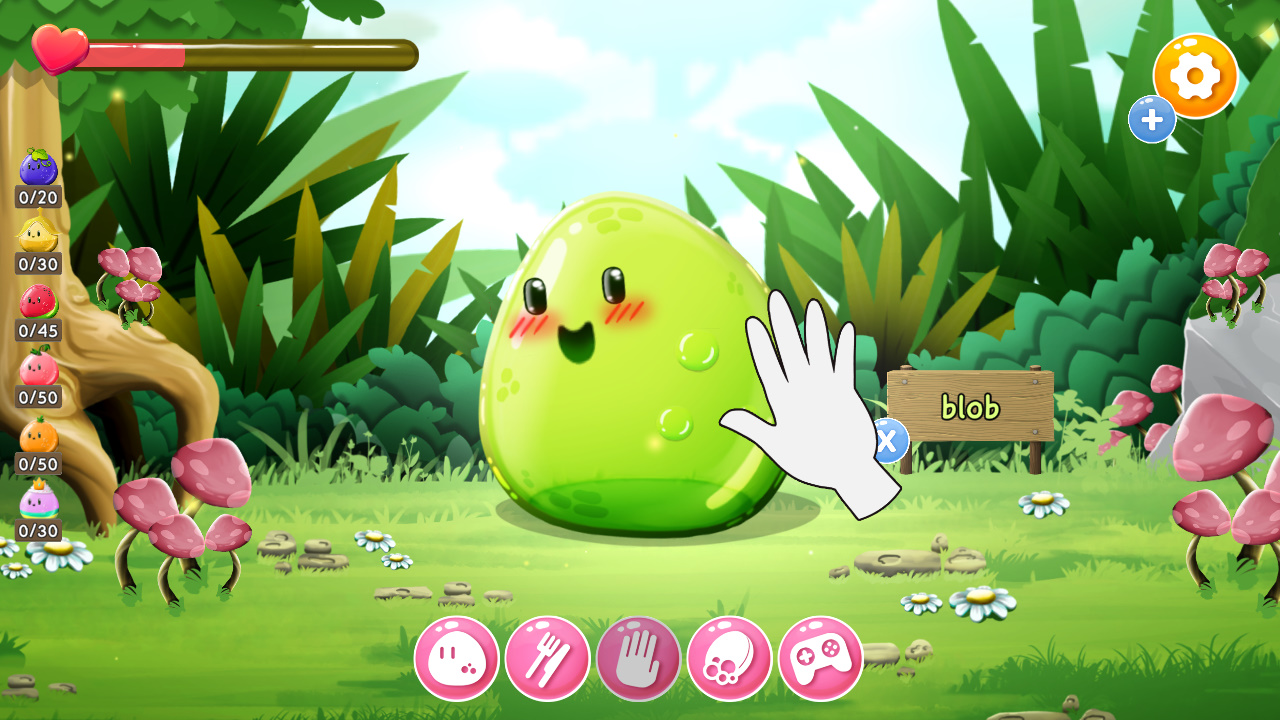
Task: Click the 0/30 star fruit counter label
Action: click(37, 262)
